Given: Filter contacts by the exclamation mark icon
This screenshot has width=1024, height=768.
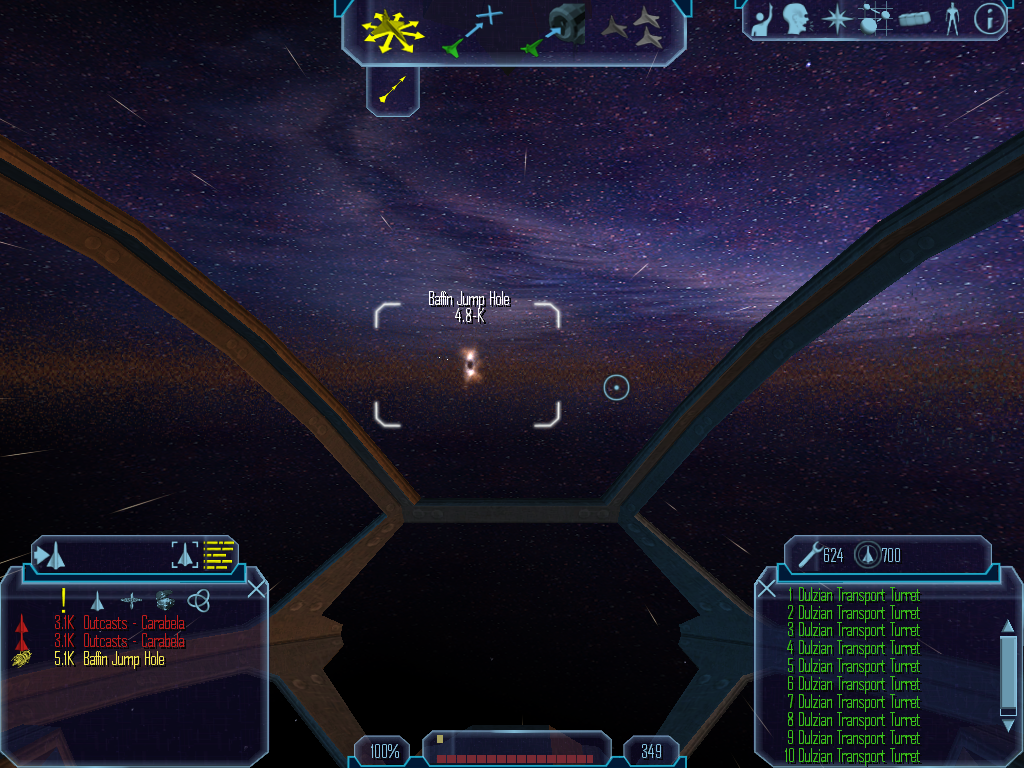Looking at the screenshot, I should (x=63, y=599).
